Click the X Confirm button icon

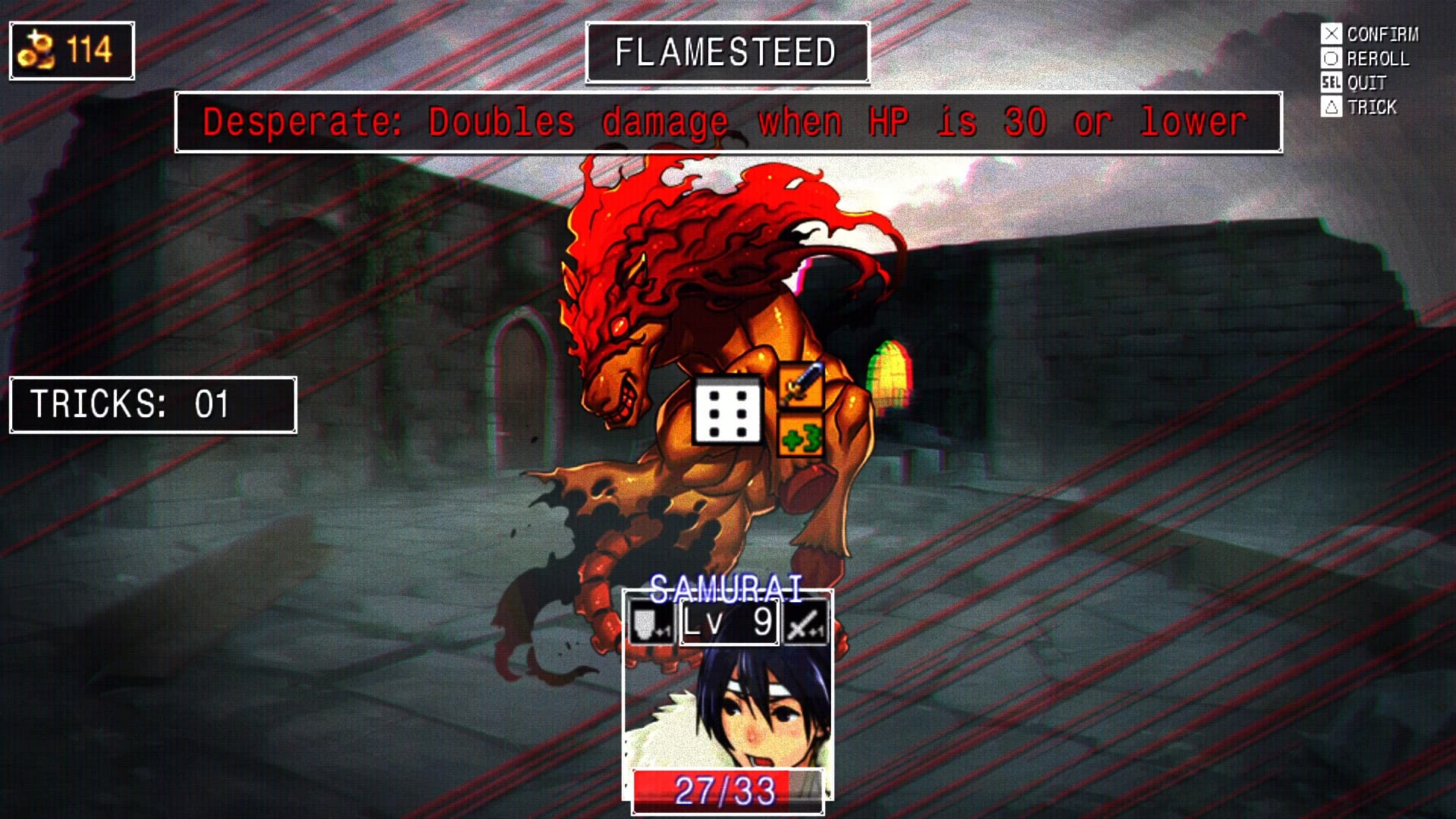coord(1333,33)
